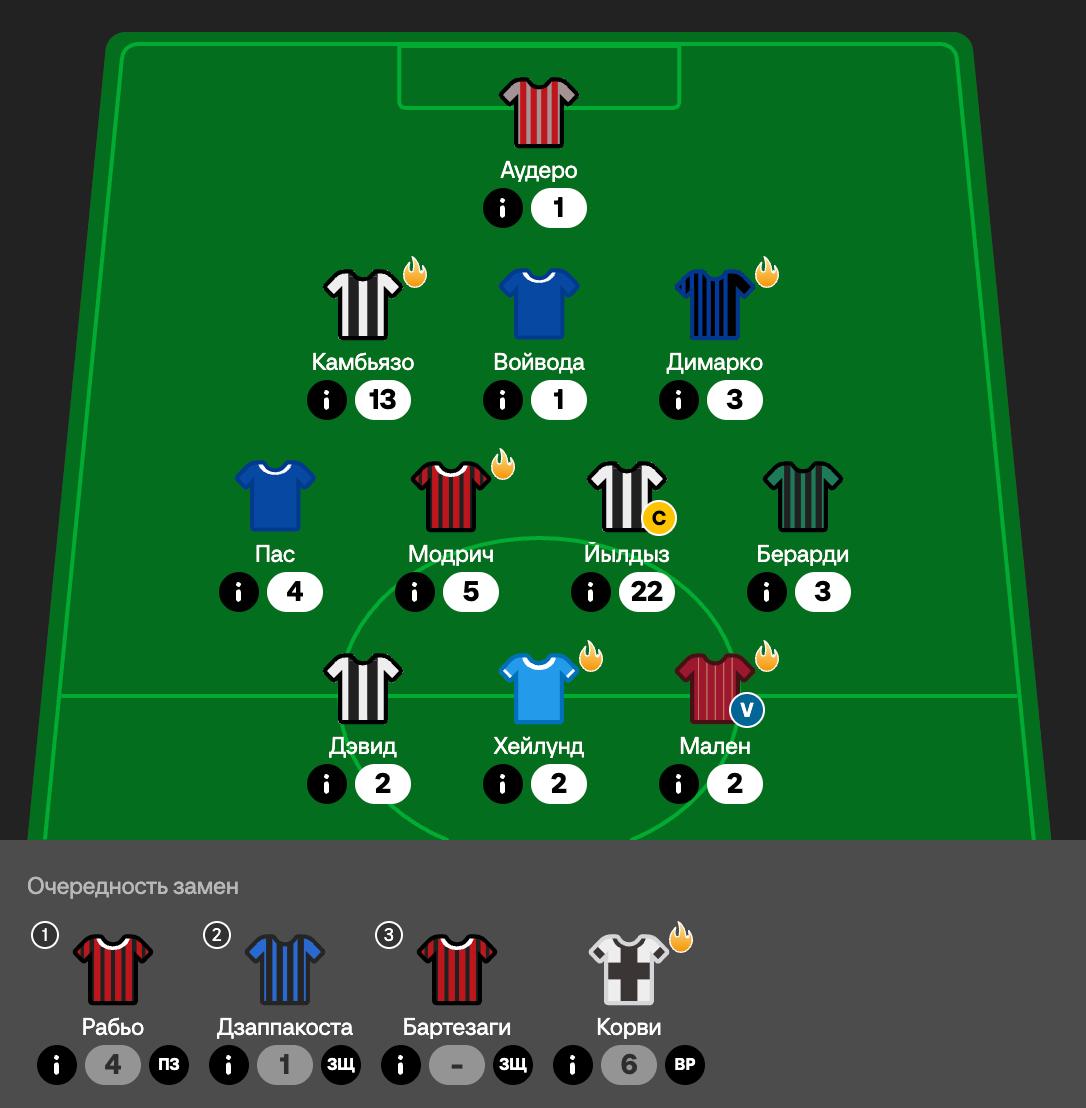The width and height of the screenshot is (1086, 1108).
Task: Open info for Аудеро
Action: (503, 209)
